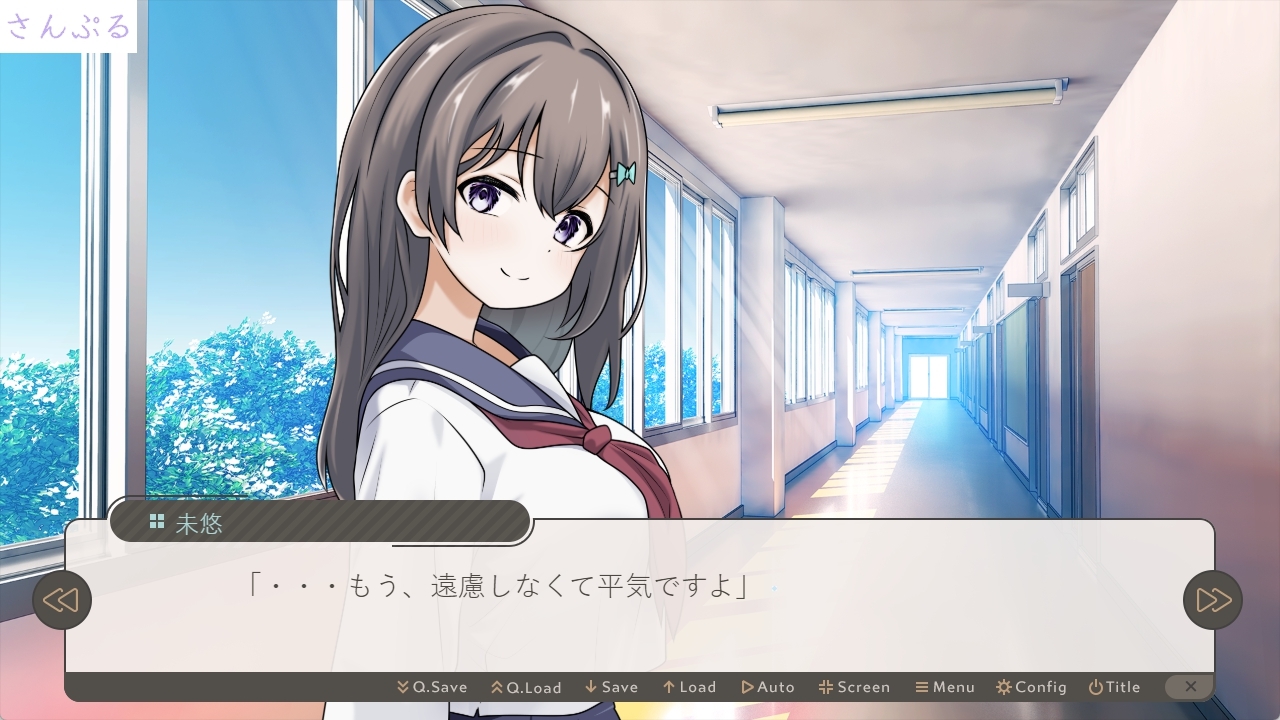Image resolution: width=1280 pixels, height=720 pixels.
Task: Open the Save screen down-arrow icon
Action: 589,687
